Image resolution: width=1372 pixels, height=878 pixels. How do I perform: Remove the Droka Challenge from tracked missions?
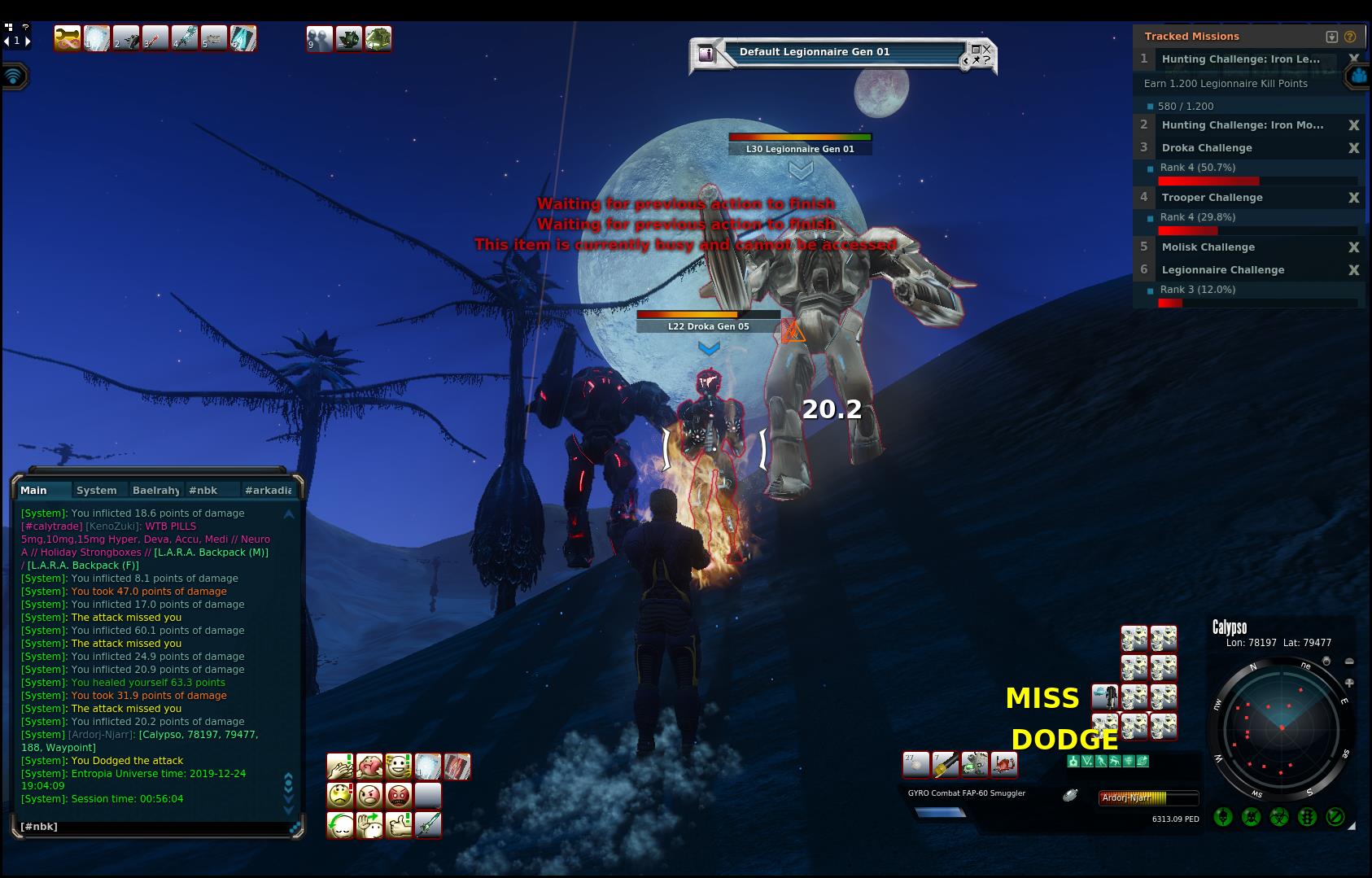tap(1353, 148)
